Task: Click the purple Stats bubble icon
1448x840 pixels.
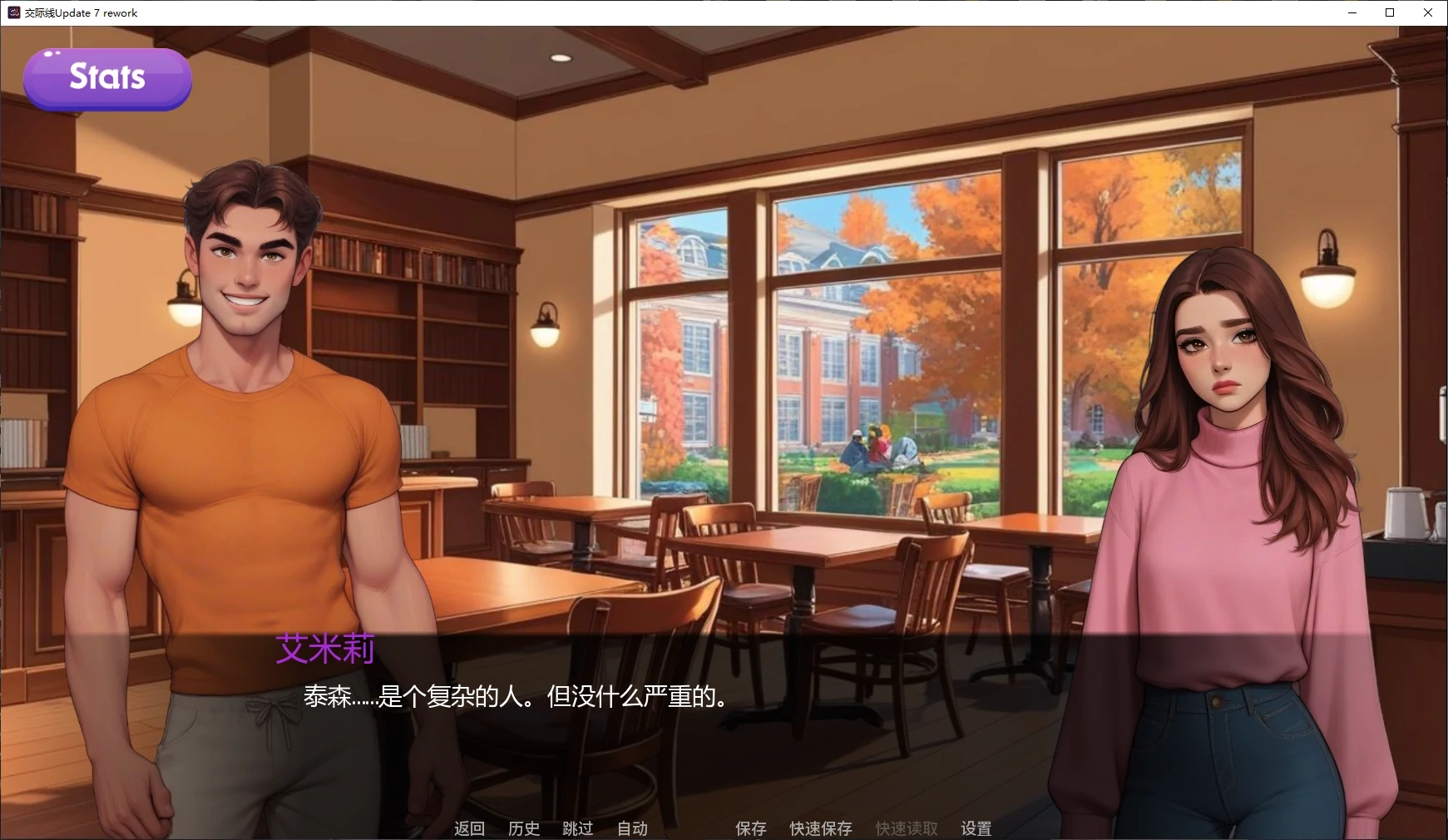Action: pyautogui.click(x=106, y=78)
